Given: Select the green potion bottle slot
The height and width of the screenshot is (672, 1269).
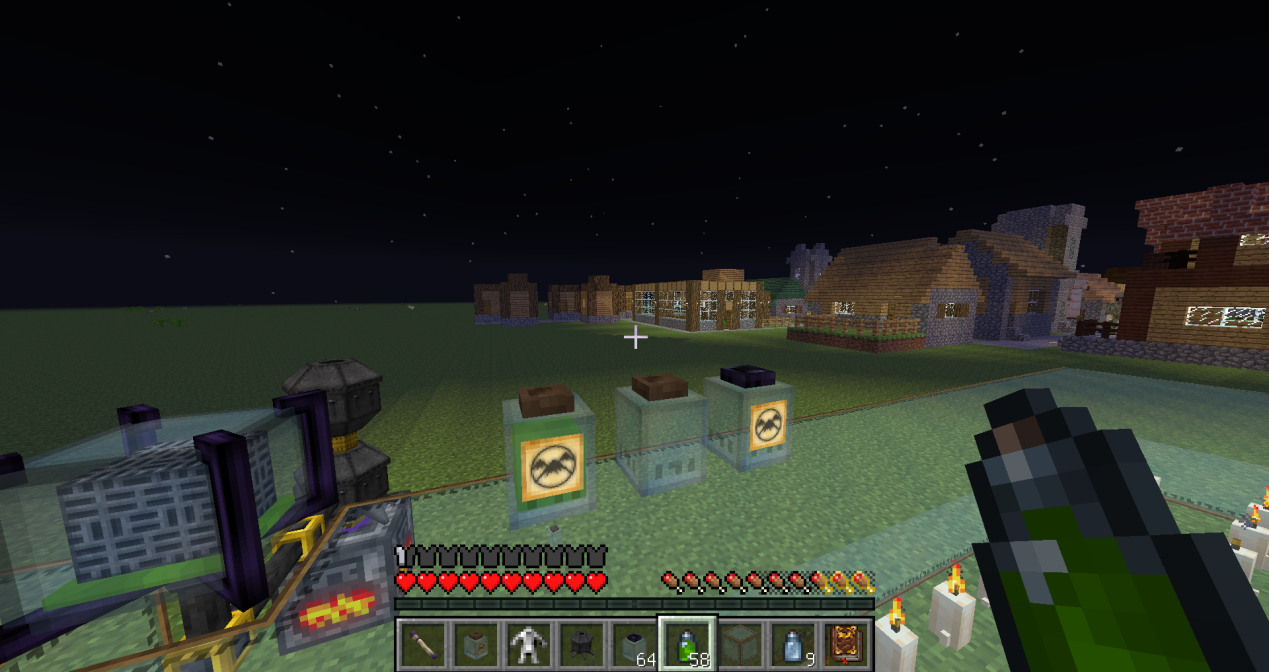Looking at the screenshot, I should point(686,644).
